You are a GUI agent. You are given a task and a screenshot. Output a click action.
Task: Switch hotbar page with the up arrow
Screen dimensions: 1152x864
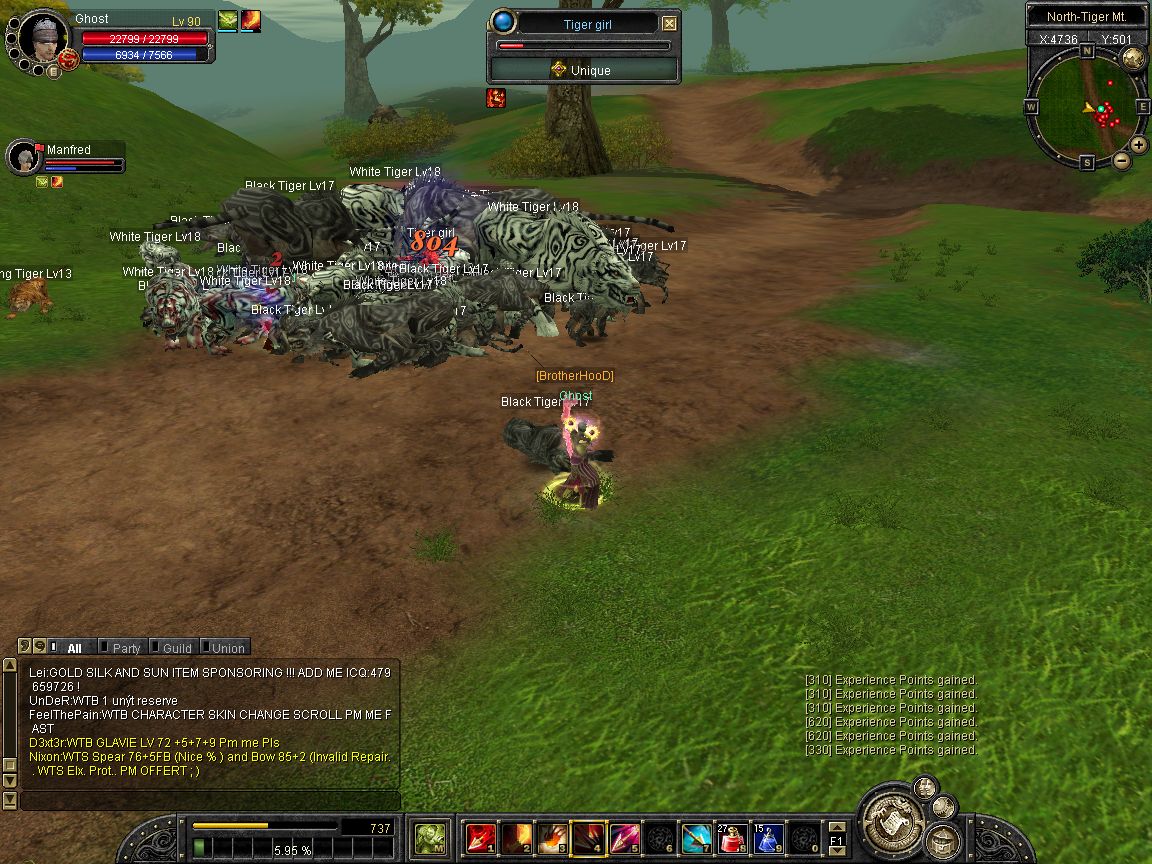837,827
